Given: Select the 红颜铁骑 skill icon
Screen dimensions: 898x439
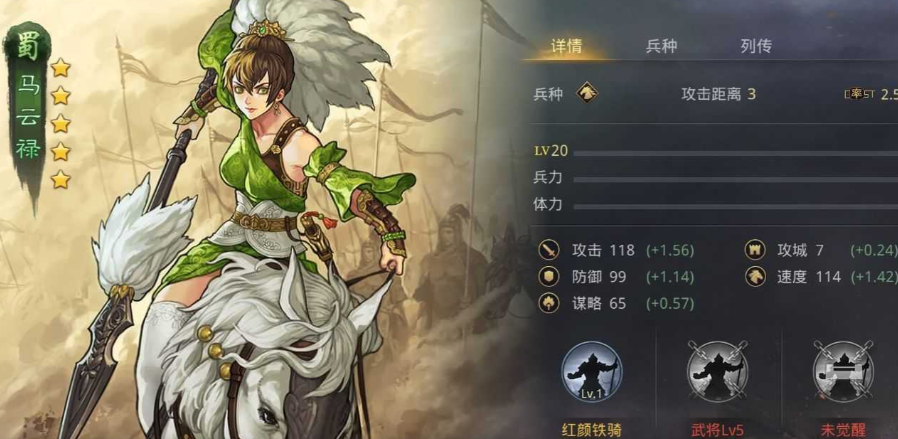Looking at the screenshot, I should pos(591,372).
